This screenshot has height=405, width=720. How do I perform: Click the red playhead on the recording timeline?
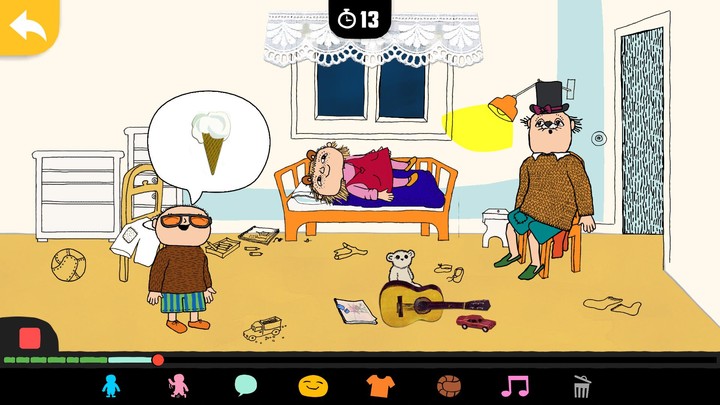pyautogui.click(x=158, y=360)
